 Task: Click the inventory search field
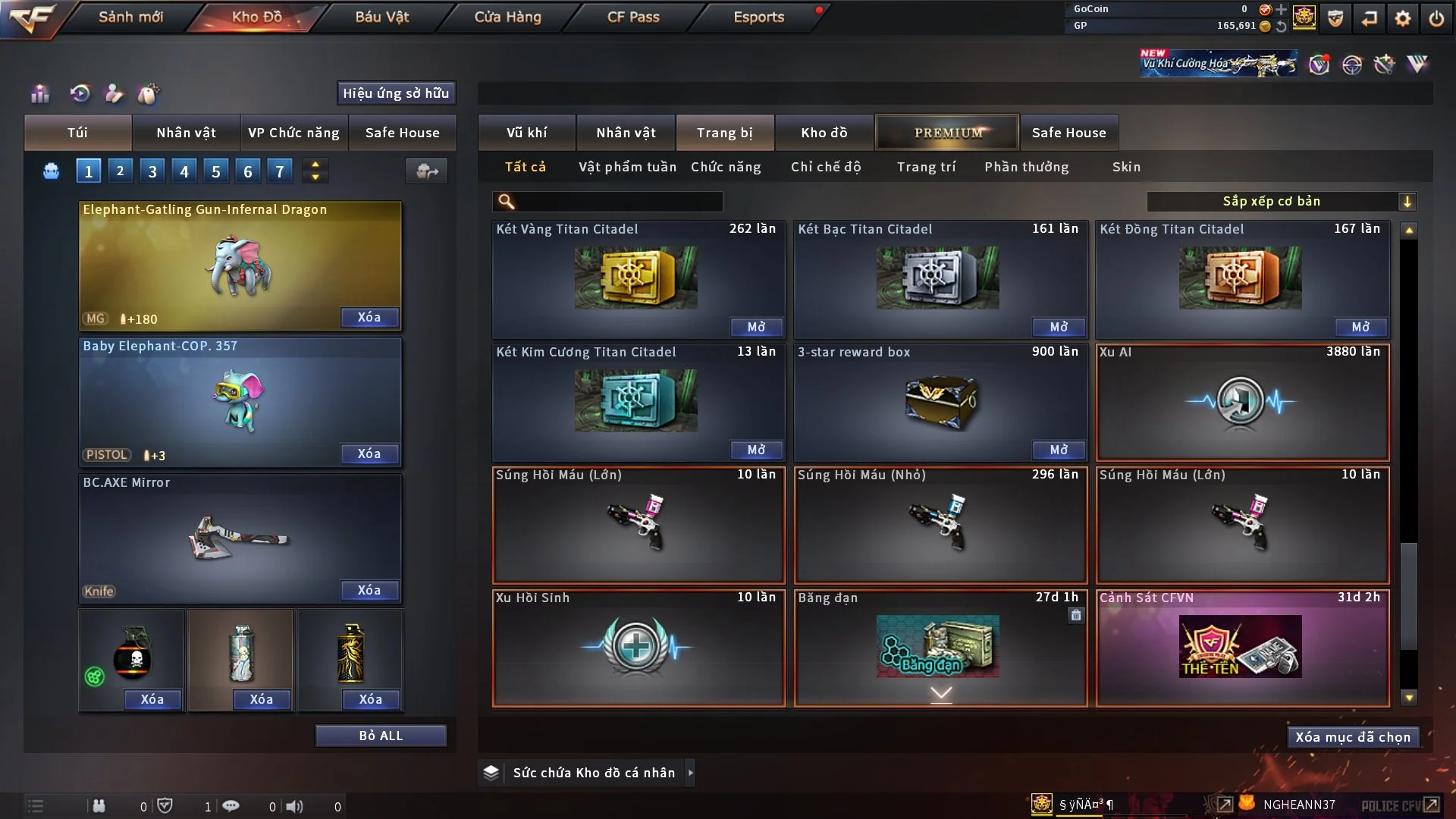click(x=618, y=202)
